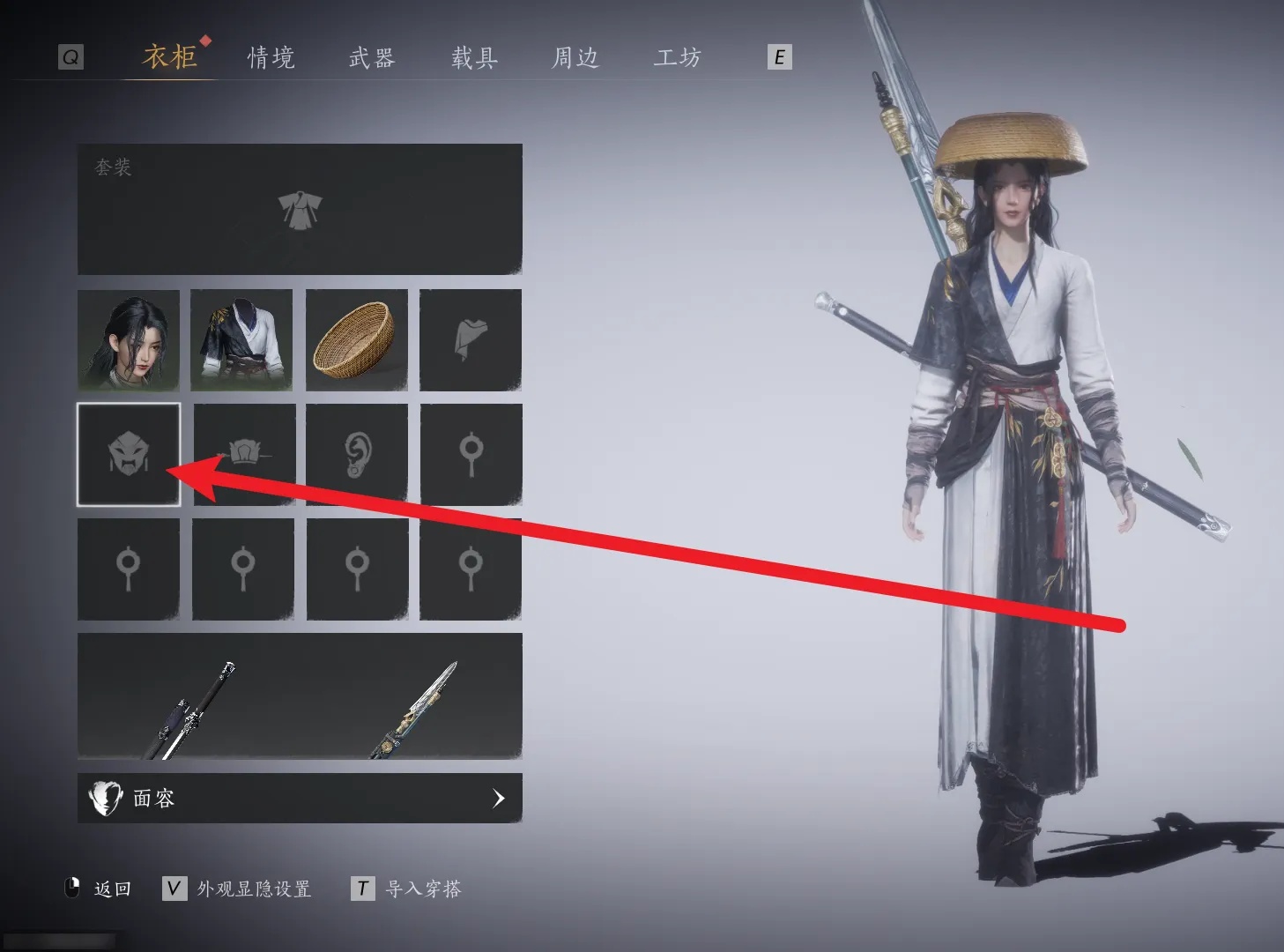This screenshot has width=1284, height=952.
Task: Open the hairstyle/face thumbnail slot
Action: tap(129, 340)
